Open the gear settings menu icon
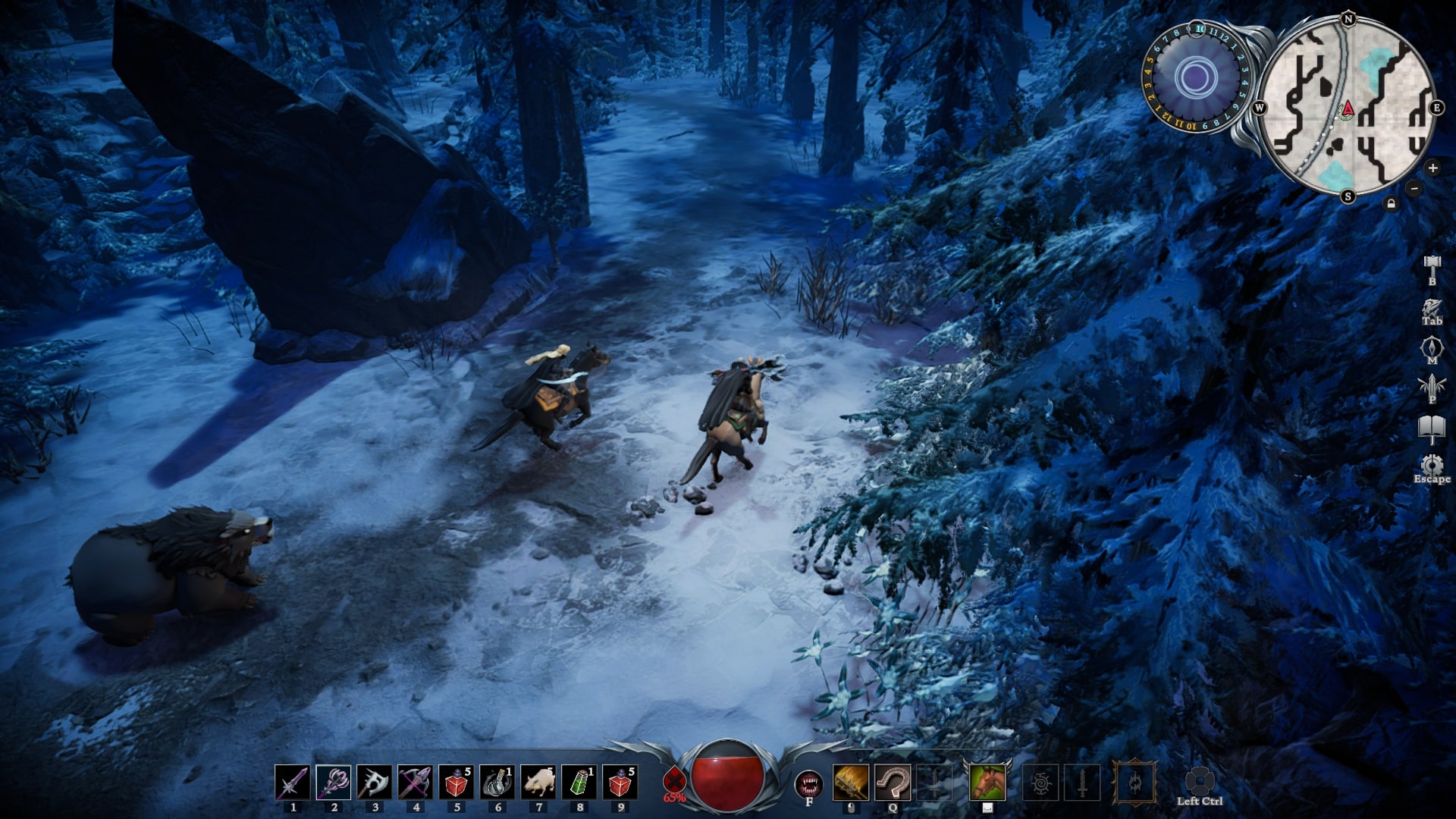The width and height of the screenshot is (1456, 819). point(1432,464)
